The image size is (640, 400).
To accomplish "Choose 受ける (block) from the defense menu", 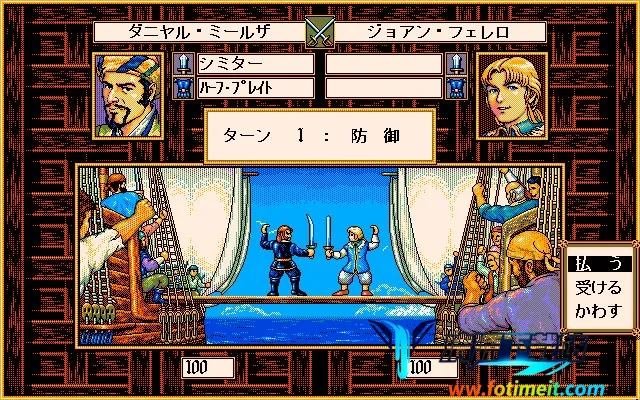I will tap(598, 288).
